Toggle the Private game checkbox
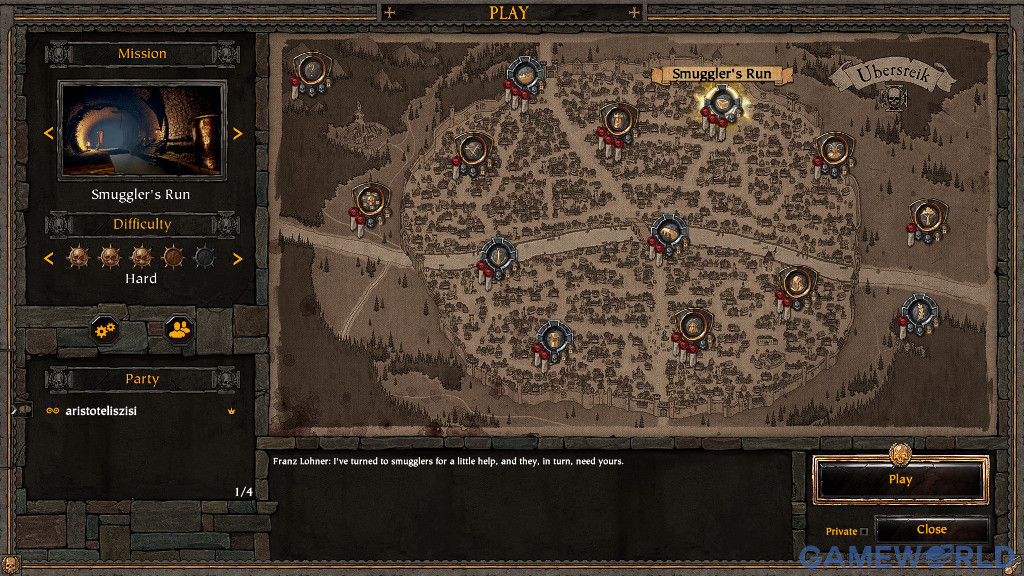 [x=864, y=532]
